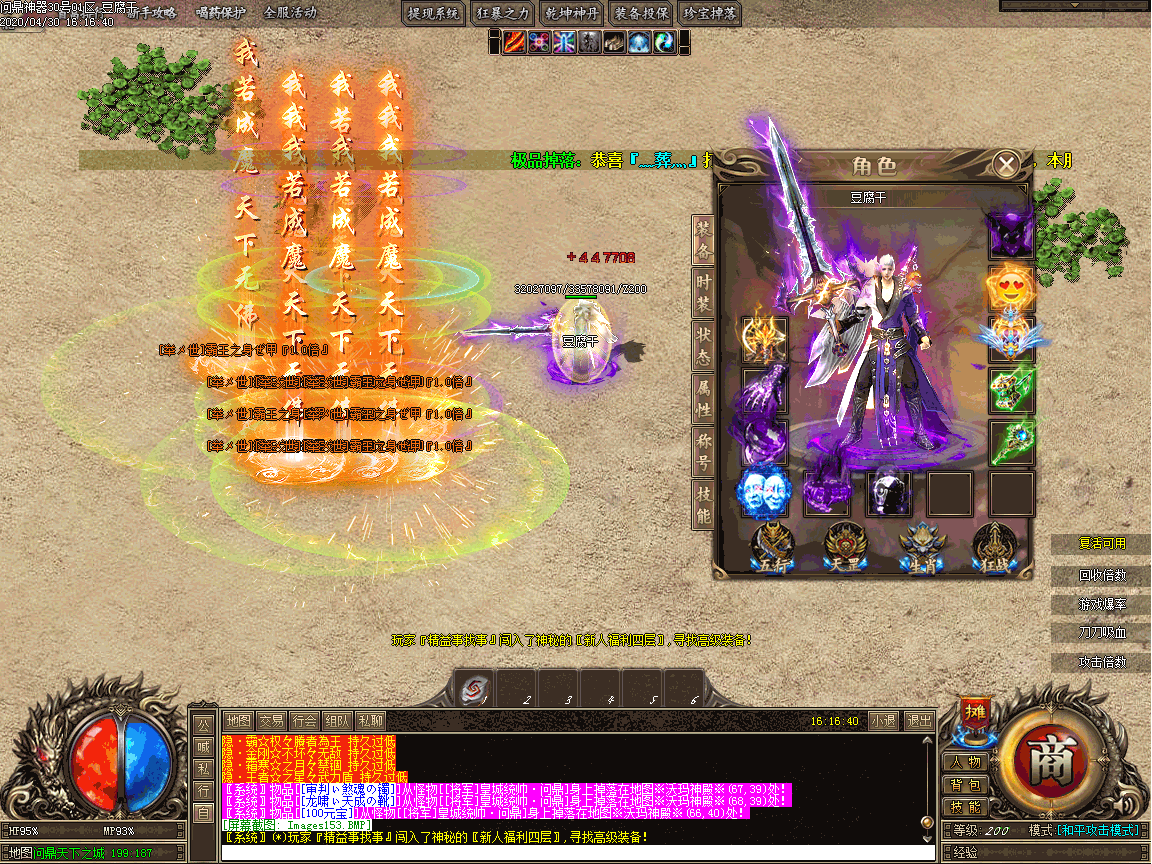Viewport: 1152px width, 864px height.
Task: Select the heart-eyes emoji equipment slot
Action: point(1010,287)
